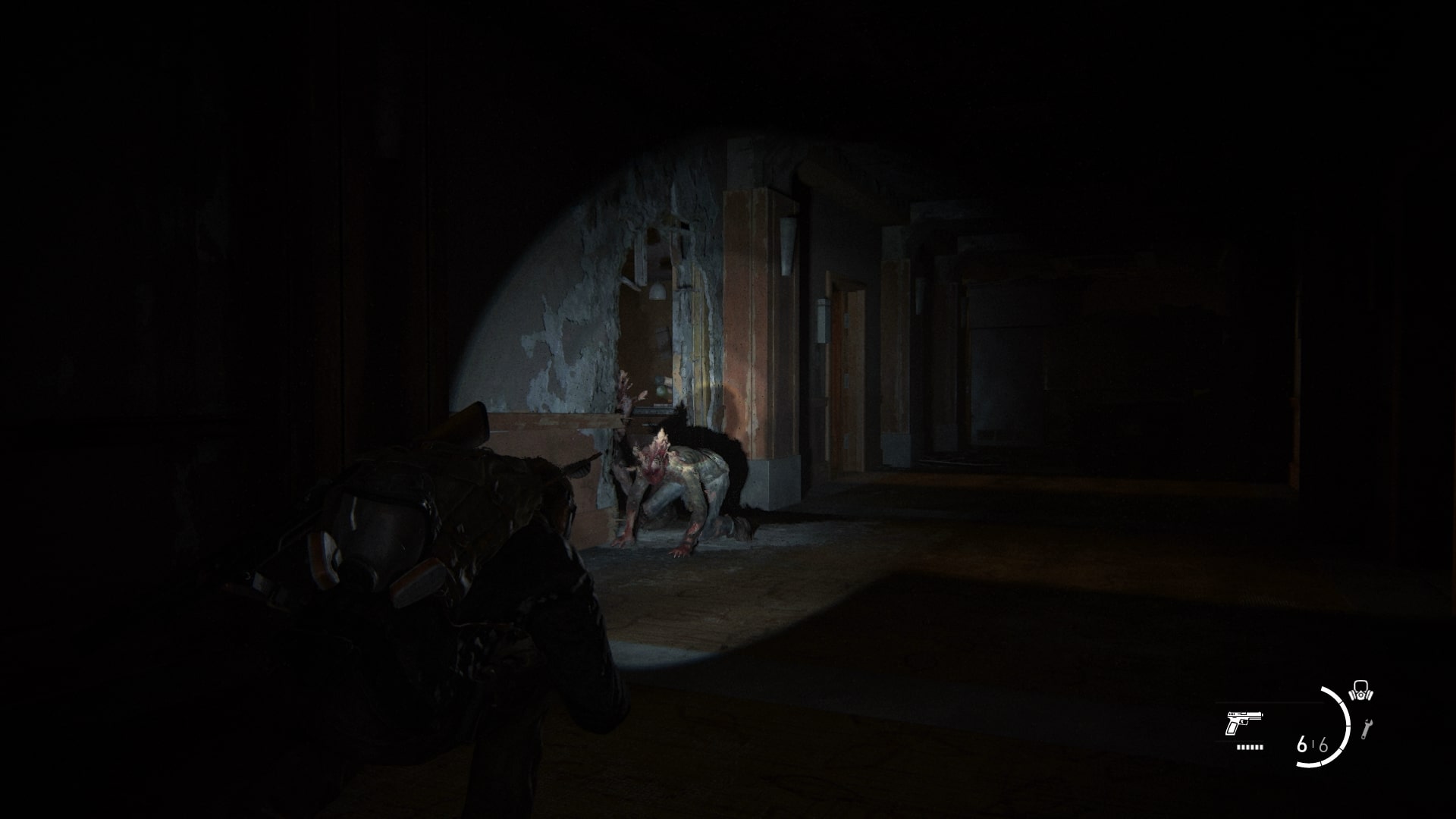Click the gas mask status icon
Image resolution: width=1456 pixels, height=819 pixels.
[x=1361, y=690]
